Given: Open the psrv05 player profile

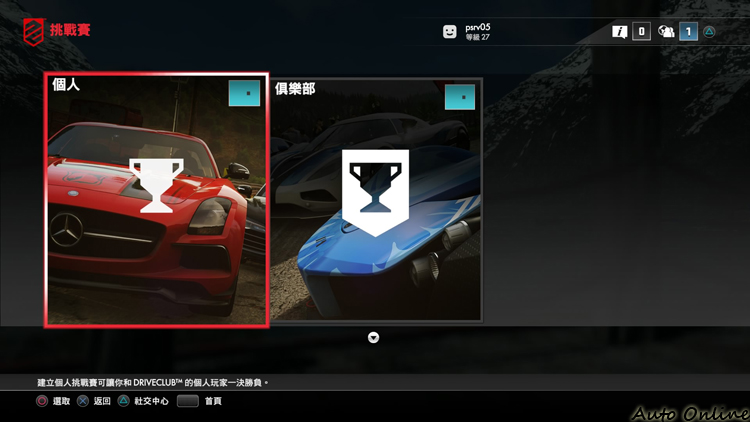Looking at the screenshot, I should point(470,31).
